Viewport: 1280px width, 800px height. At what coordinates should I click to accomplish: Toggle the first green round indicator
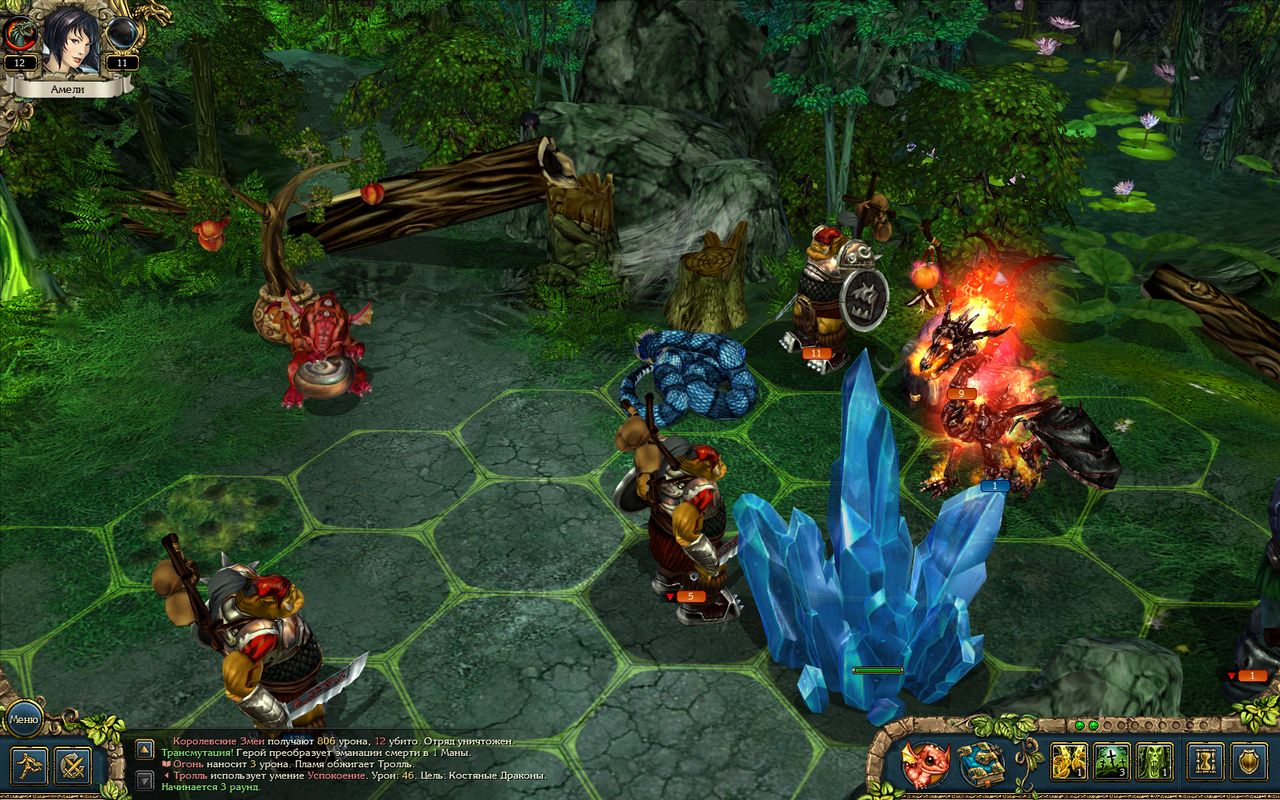point(1080,725)
